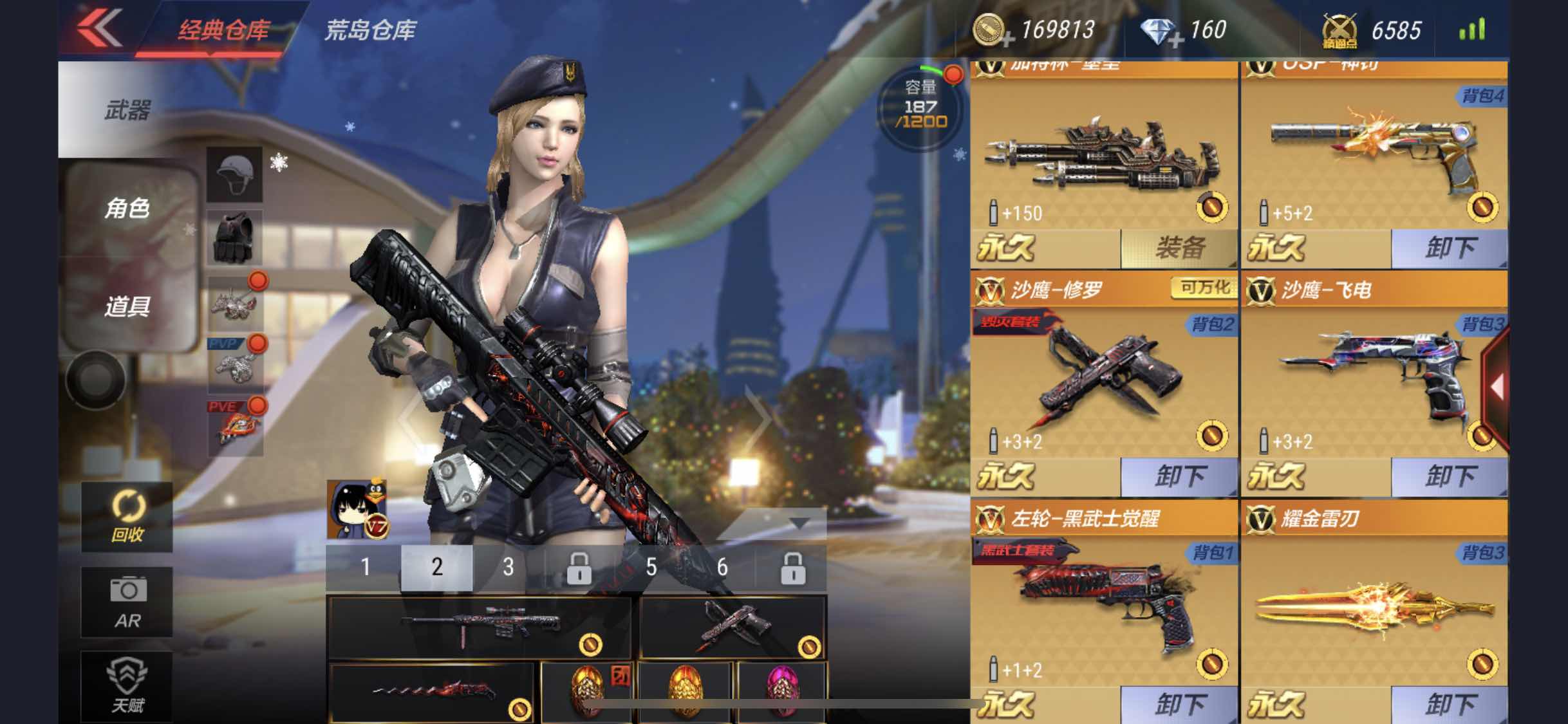Open the 角色 sidebar tab
This screenshot has height=724, width=1568.
pyautogui.click(x=127, y=209)
